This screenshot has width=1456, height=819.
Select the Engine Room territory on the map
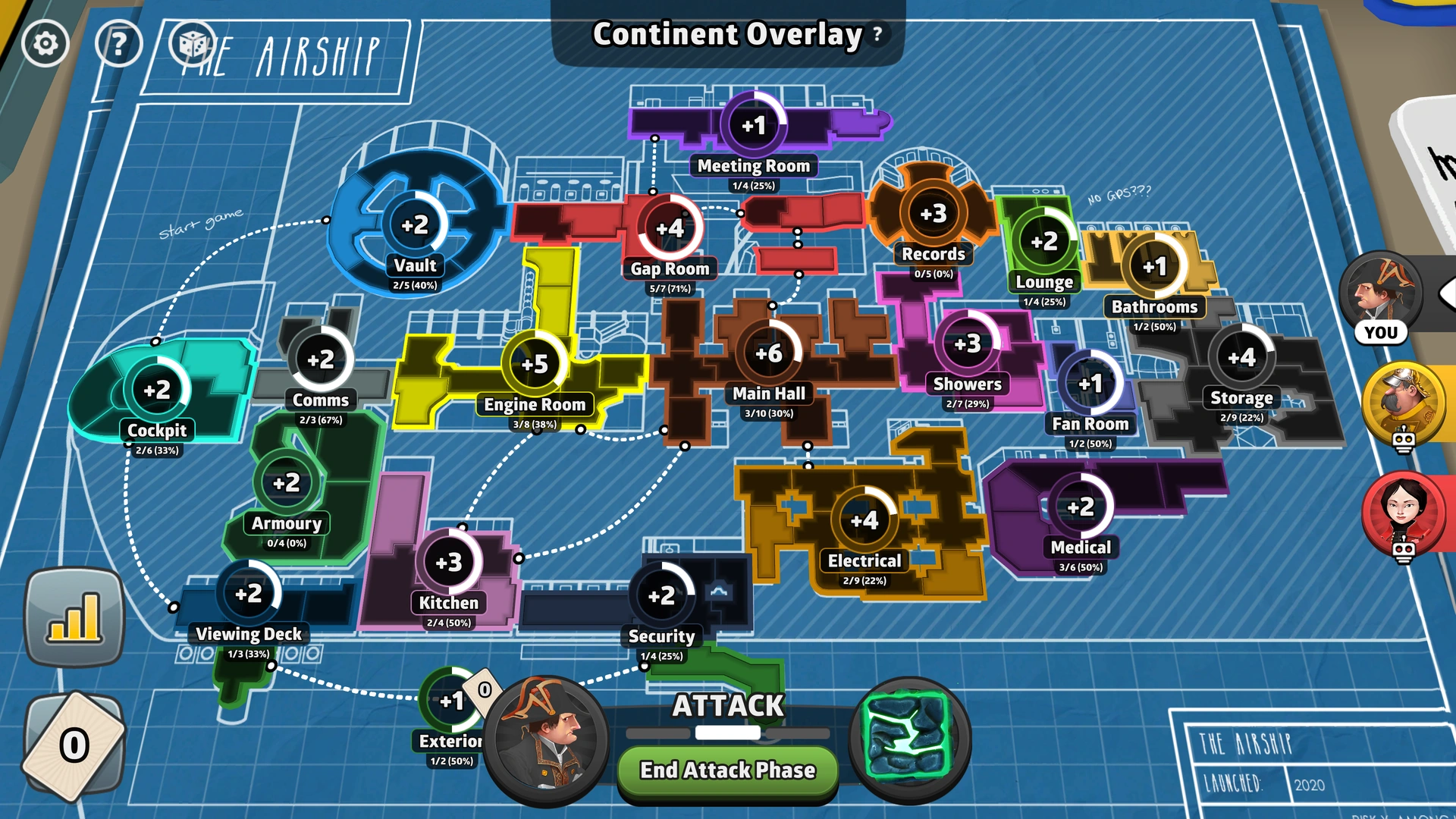533,364
